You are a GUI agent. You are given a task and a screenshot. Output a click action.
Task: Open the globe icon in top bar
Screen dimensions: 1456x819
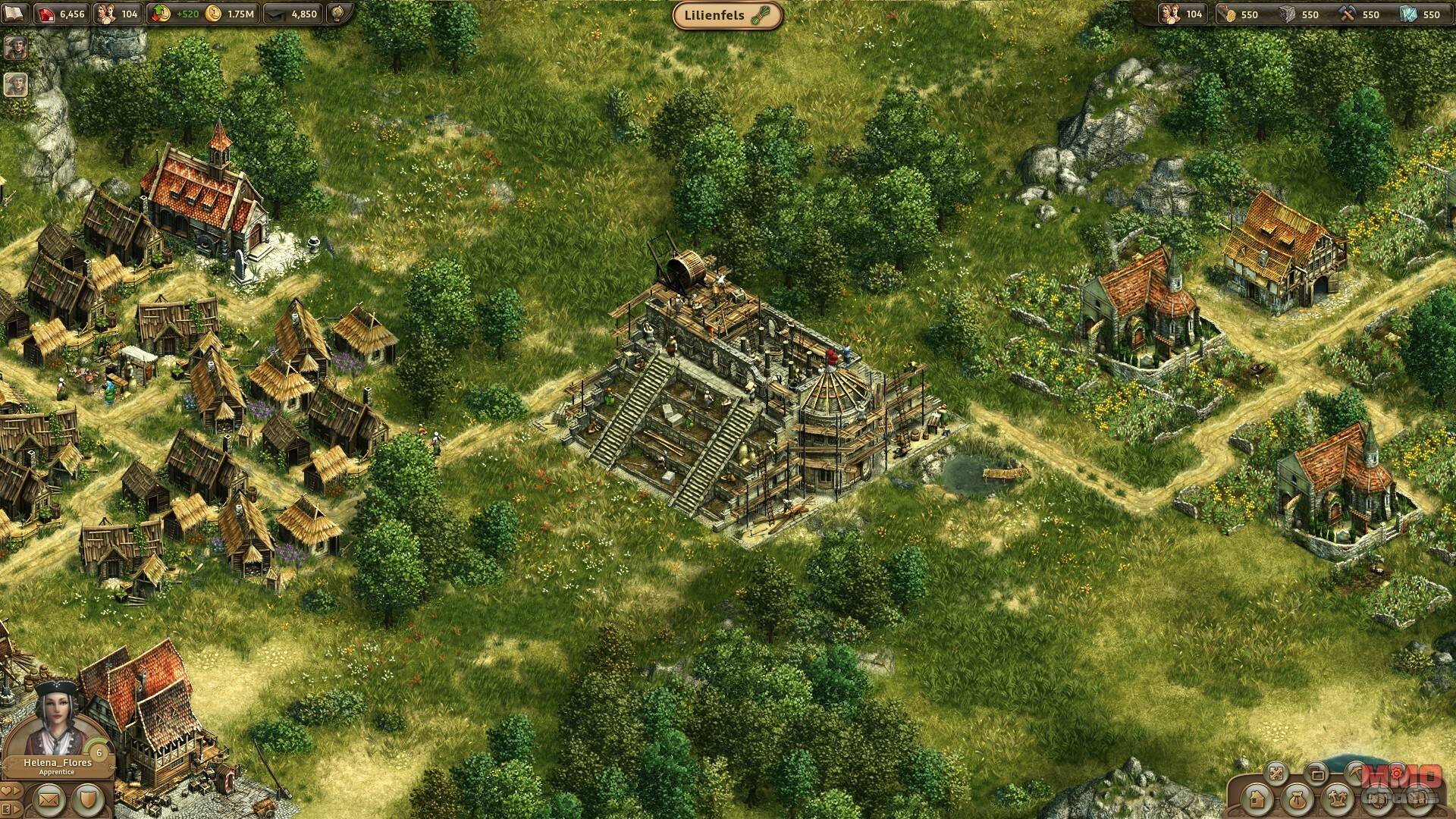338,14
